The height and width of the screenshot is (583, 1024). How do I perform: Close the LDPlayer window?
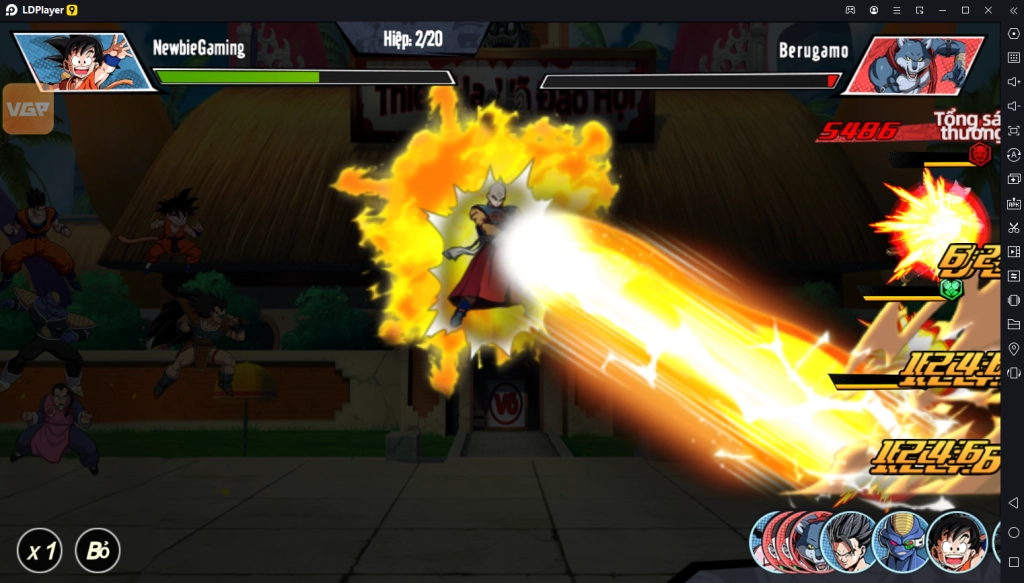(x=987, y=9)
